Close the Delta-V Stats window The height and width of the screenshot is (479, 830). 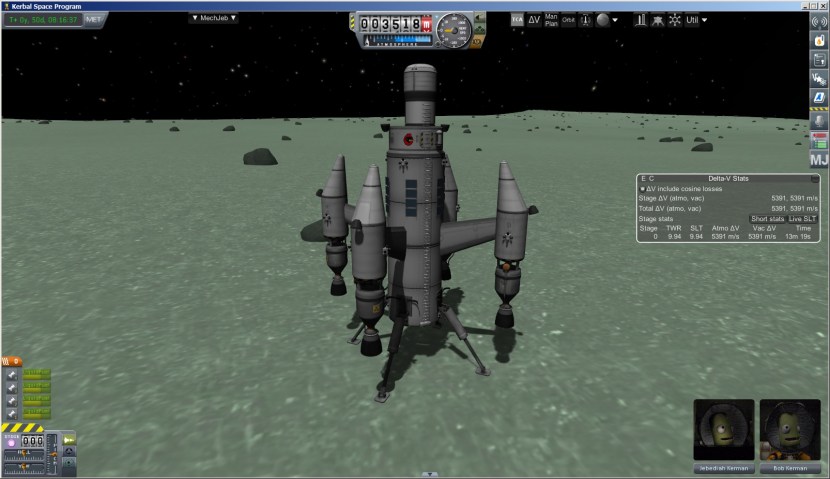tap(815, 178)
